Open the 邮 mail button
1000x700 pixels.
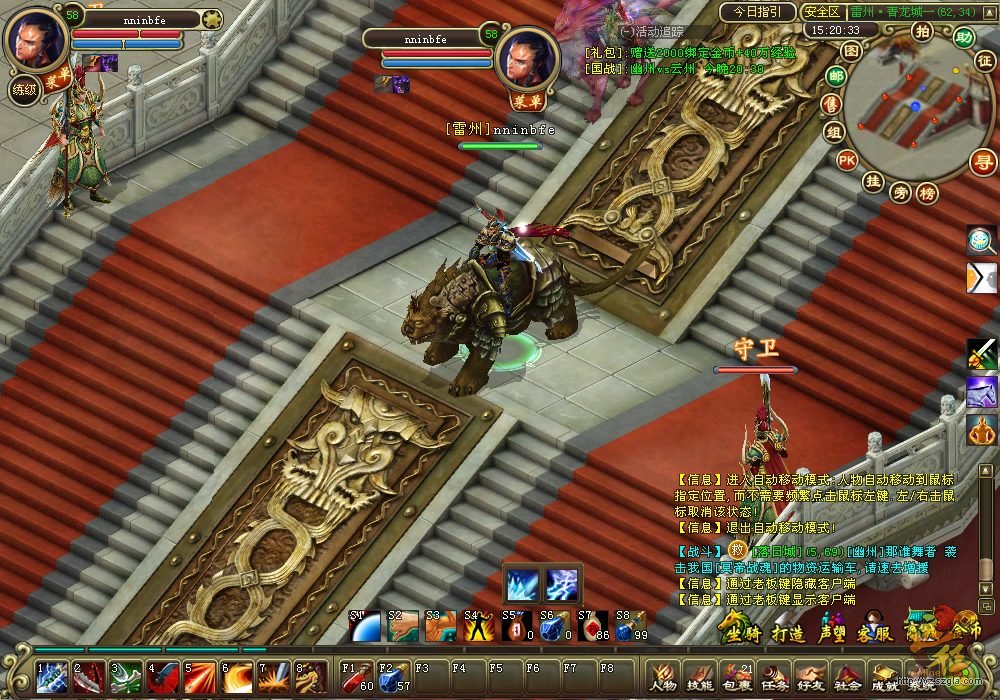[836, 76]
